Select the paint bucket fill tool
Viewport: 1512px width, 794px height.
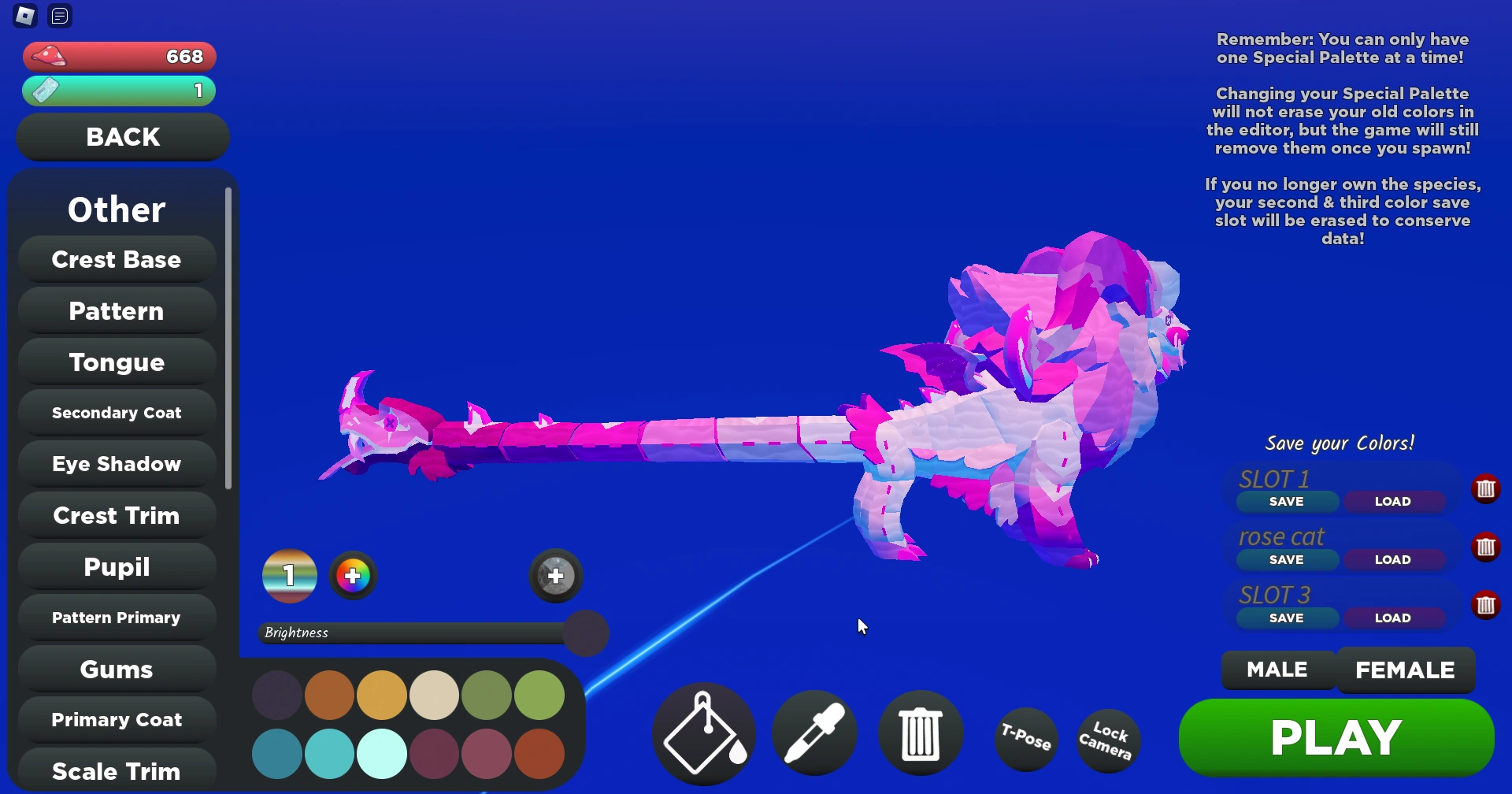pos(703,733)
